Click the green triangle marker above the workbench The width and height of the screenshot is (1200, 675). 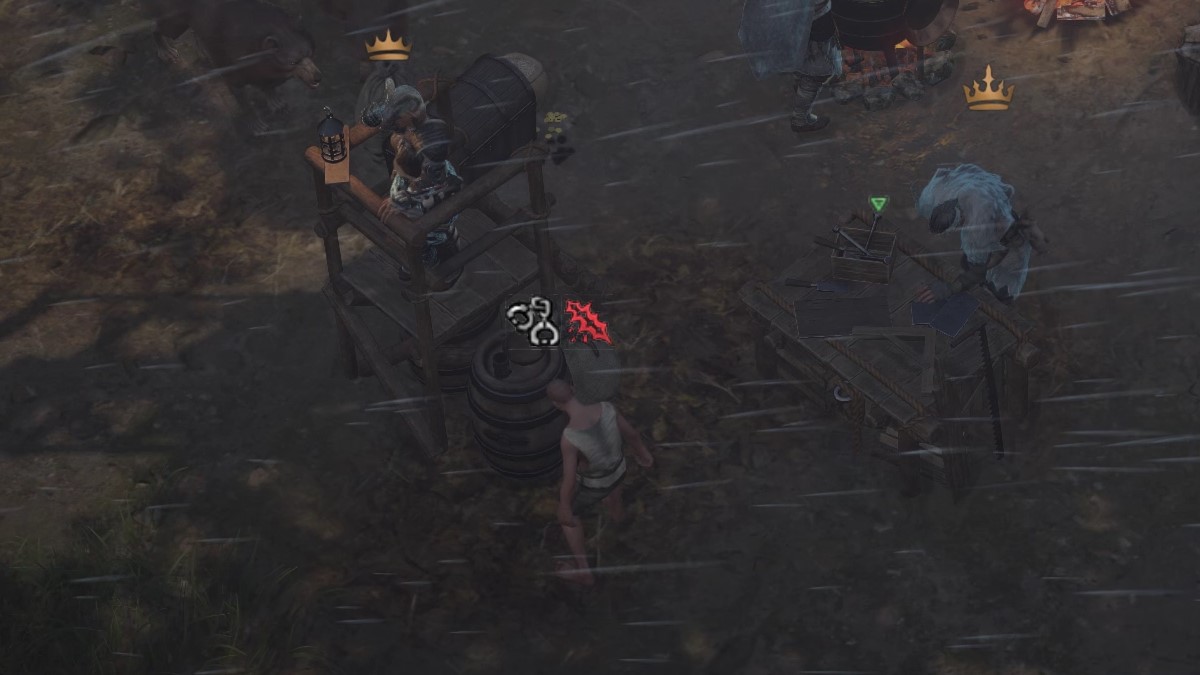coord(878,204)
